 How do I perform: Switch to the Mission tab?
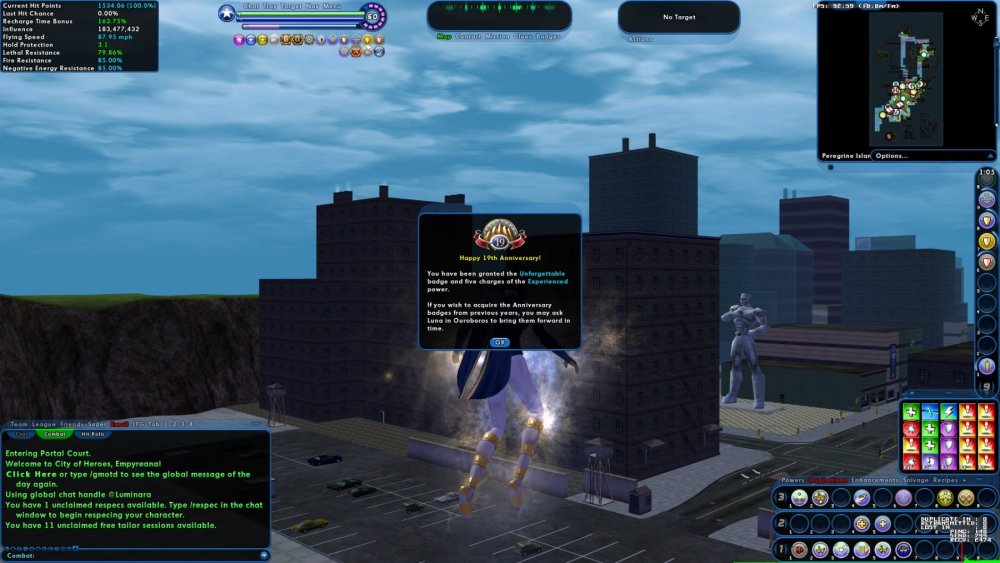click(x=495, y=36)
